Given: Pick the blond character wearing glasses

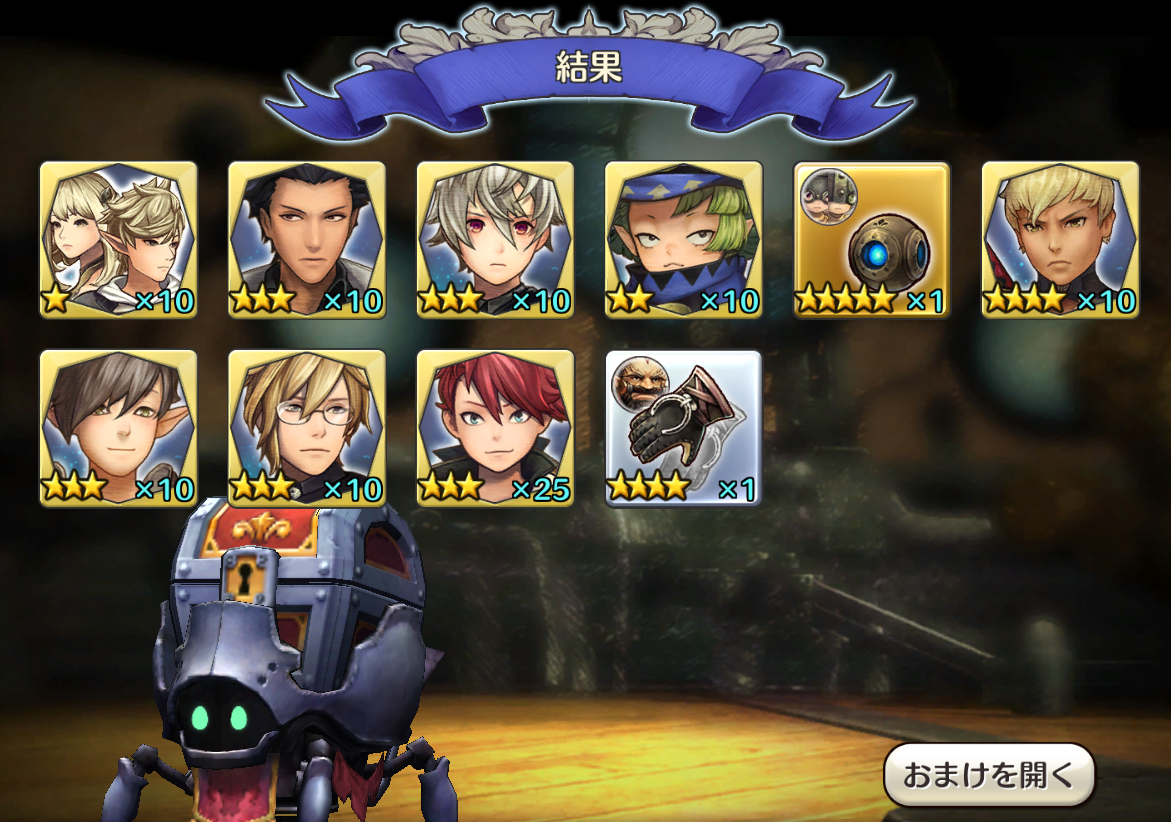Looking at the screenshot, I should click(x=307, y=428).
